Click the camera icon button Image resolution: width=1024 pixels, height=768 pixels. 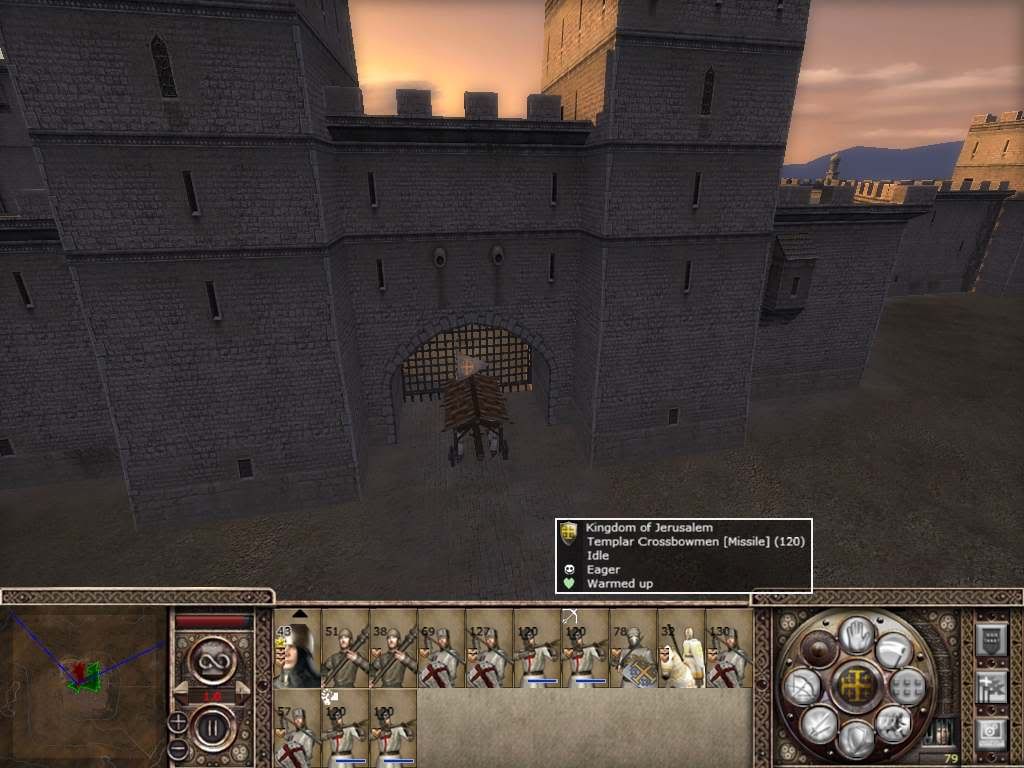pos(990,735)
